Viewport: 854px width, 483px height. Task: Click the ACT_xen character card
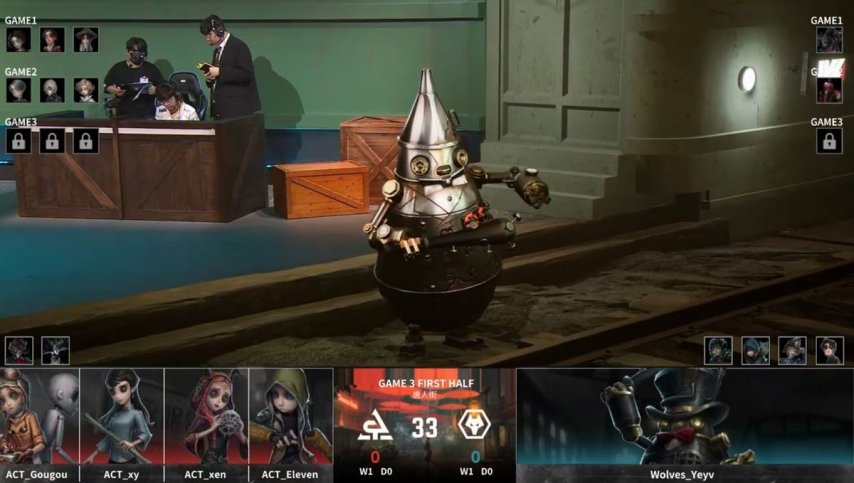pyautogui.click(x=207, y=418)
